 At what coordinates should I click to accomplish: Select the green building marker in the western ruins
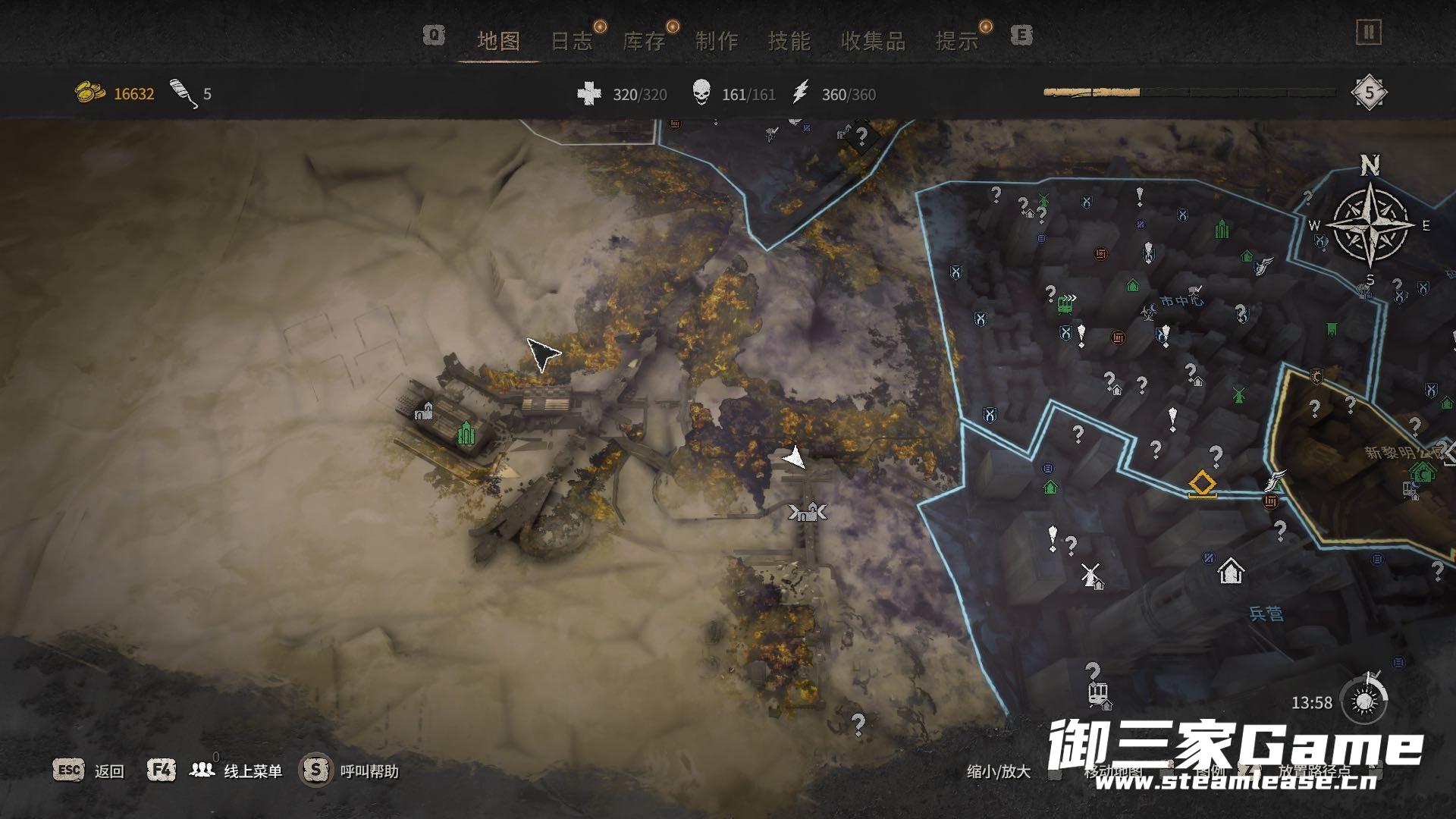click(466, 432)
